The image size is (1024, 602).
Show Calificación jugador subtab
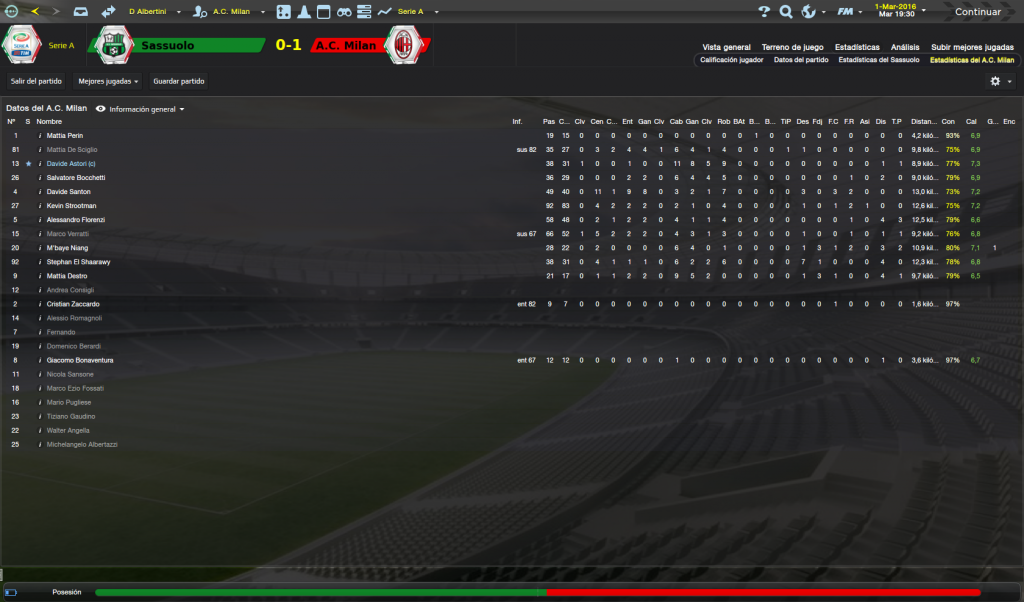[731, 60]
